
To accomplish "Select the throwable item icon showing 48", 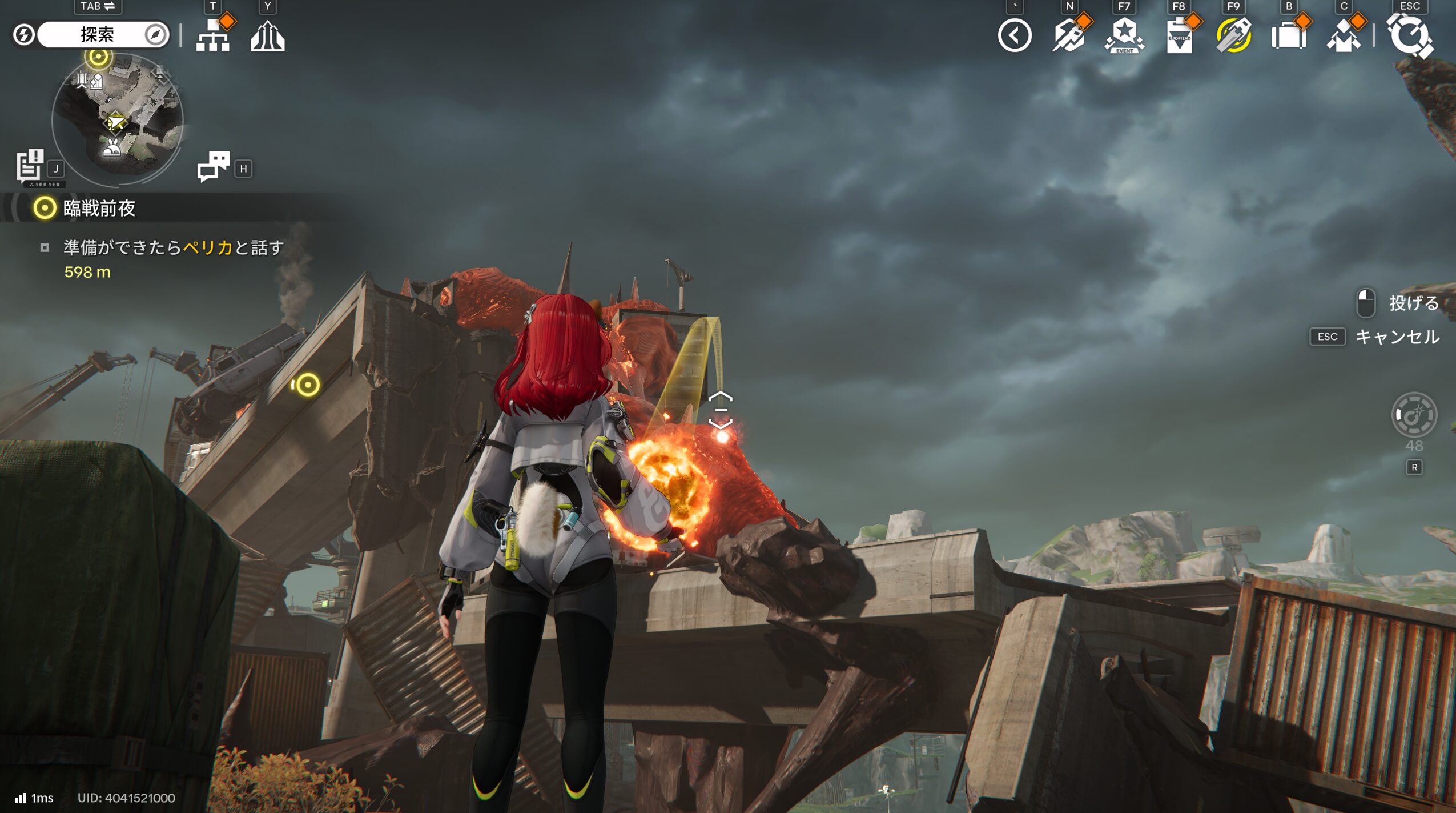I will [x=1414, y=415].
